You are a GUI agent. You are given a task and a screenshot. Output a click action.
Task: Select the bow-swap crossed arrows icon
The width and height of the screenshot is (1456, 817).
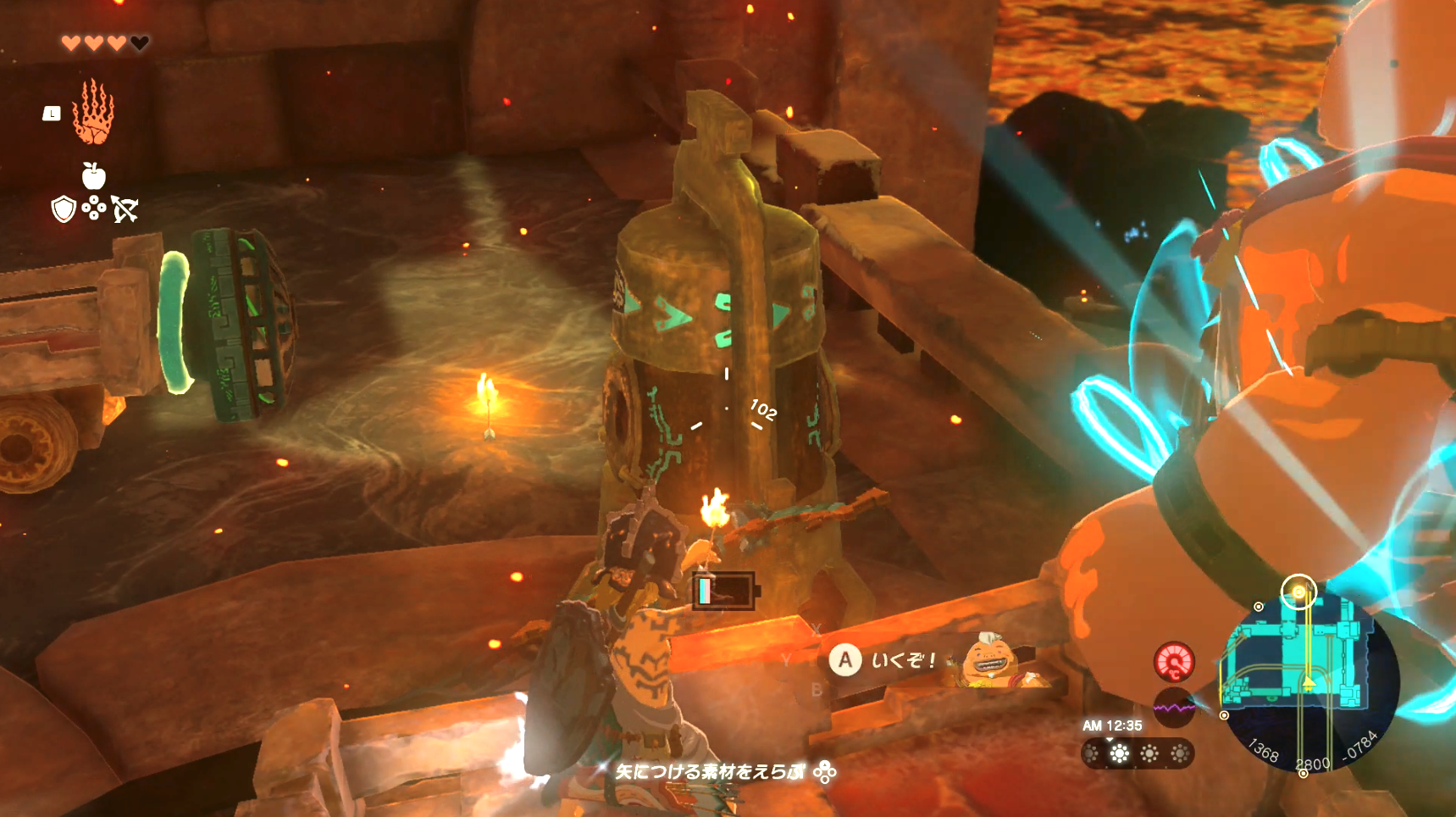point(125,208)
